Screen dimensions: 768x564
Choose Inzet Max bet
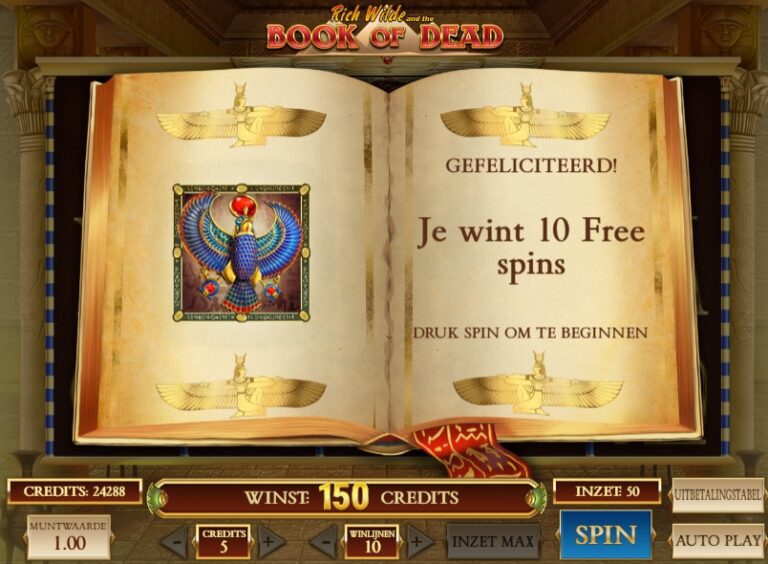click(492, 542)
